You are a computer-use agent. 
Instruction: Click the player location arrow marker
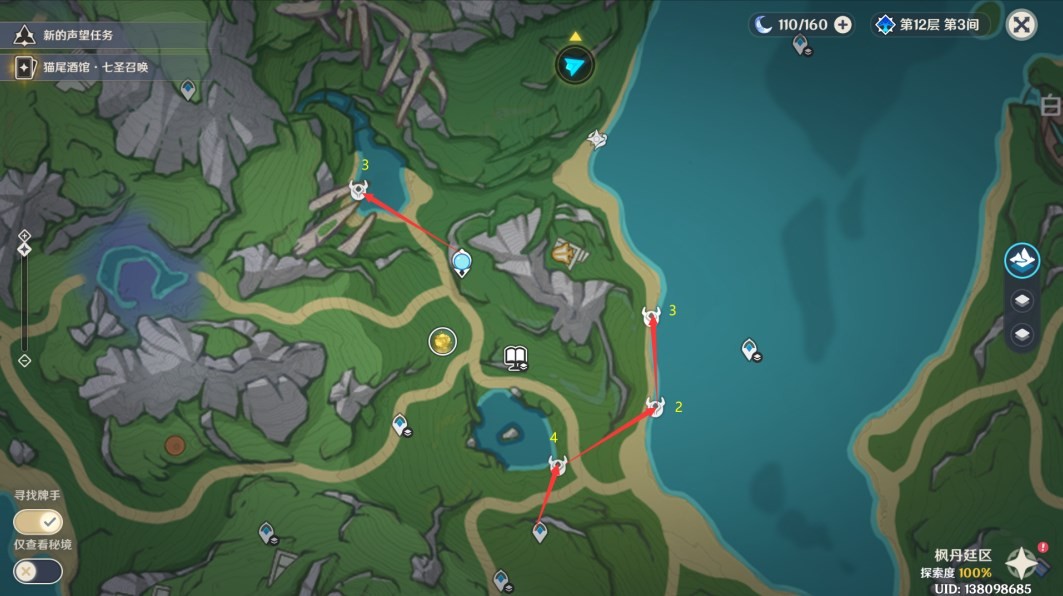(x=575, y=67)
